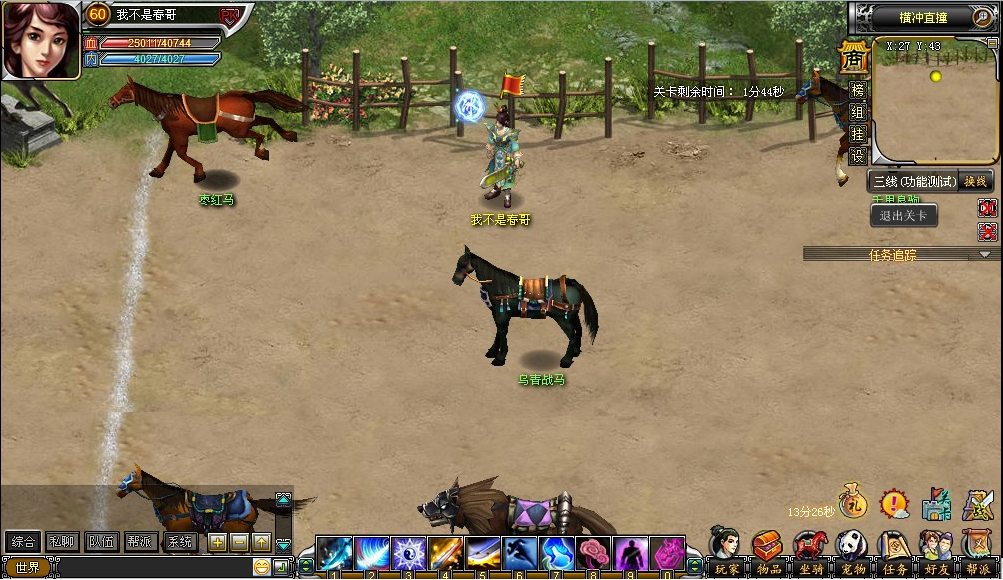Open the 礼 gift bag icon
This screenshot has width=1003, height=580.
pos(851,502)
